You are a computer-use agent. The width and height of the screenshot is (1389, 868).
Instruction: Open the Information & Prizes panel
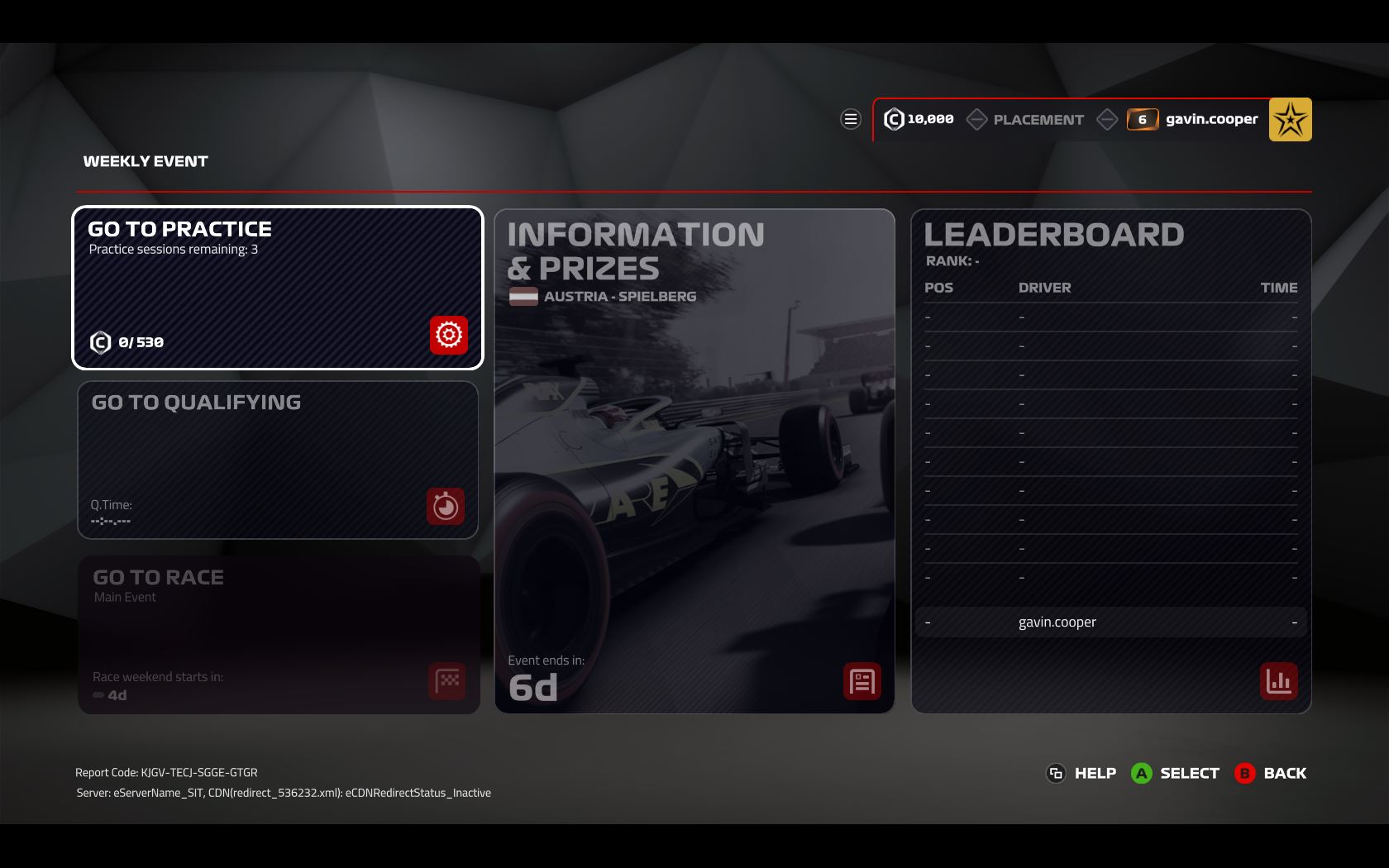point(694,460)
